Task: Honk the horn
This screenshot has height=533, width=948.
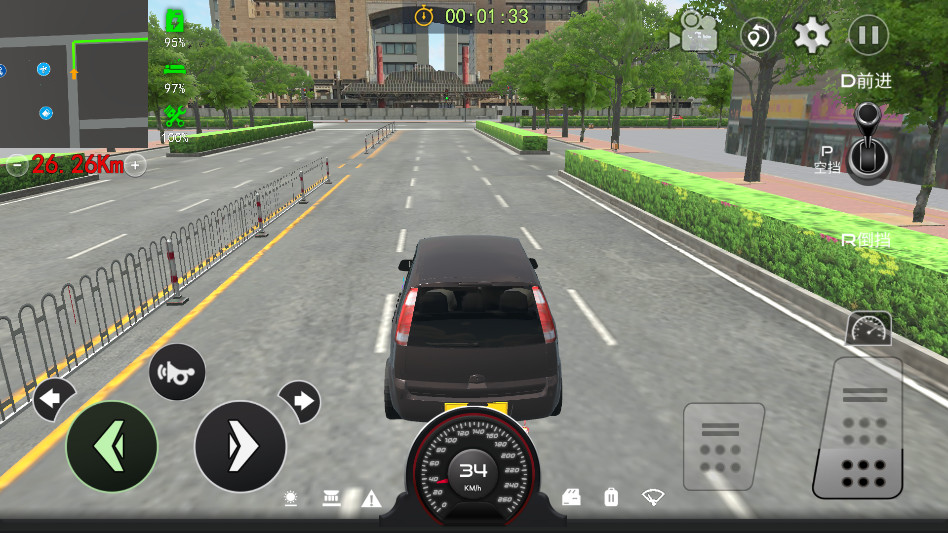Action: click(177, 372)
